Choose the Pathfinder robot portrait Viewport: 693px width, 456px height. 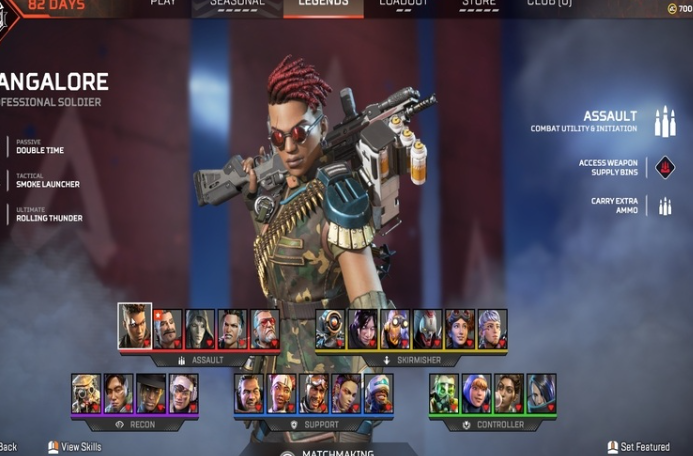coord(331,329)
